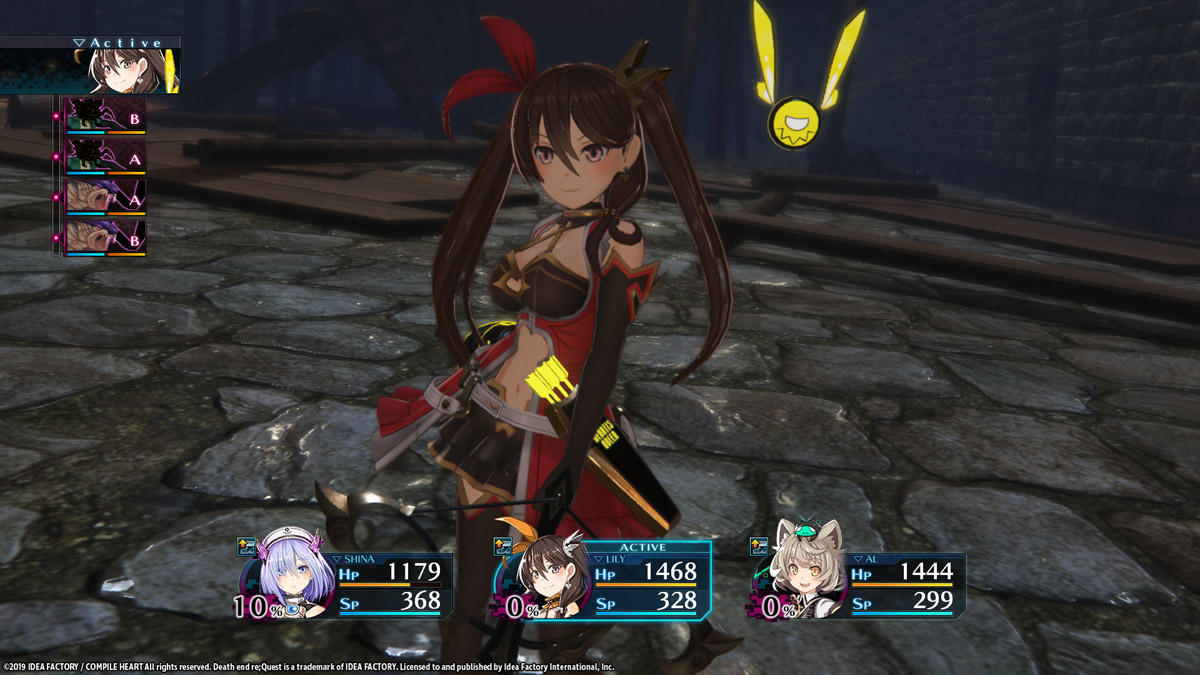Screen dimensions: 1200x675
Task: Choose the dark spiky enemy B turn entry
Action: click(x=105, y=117)
